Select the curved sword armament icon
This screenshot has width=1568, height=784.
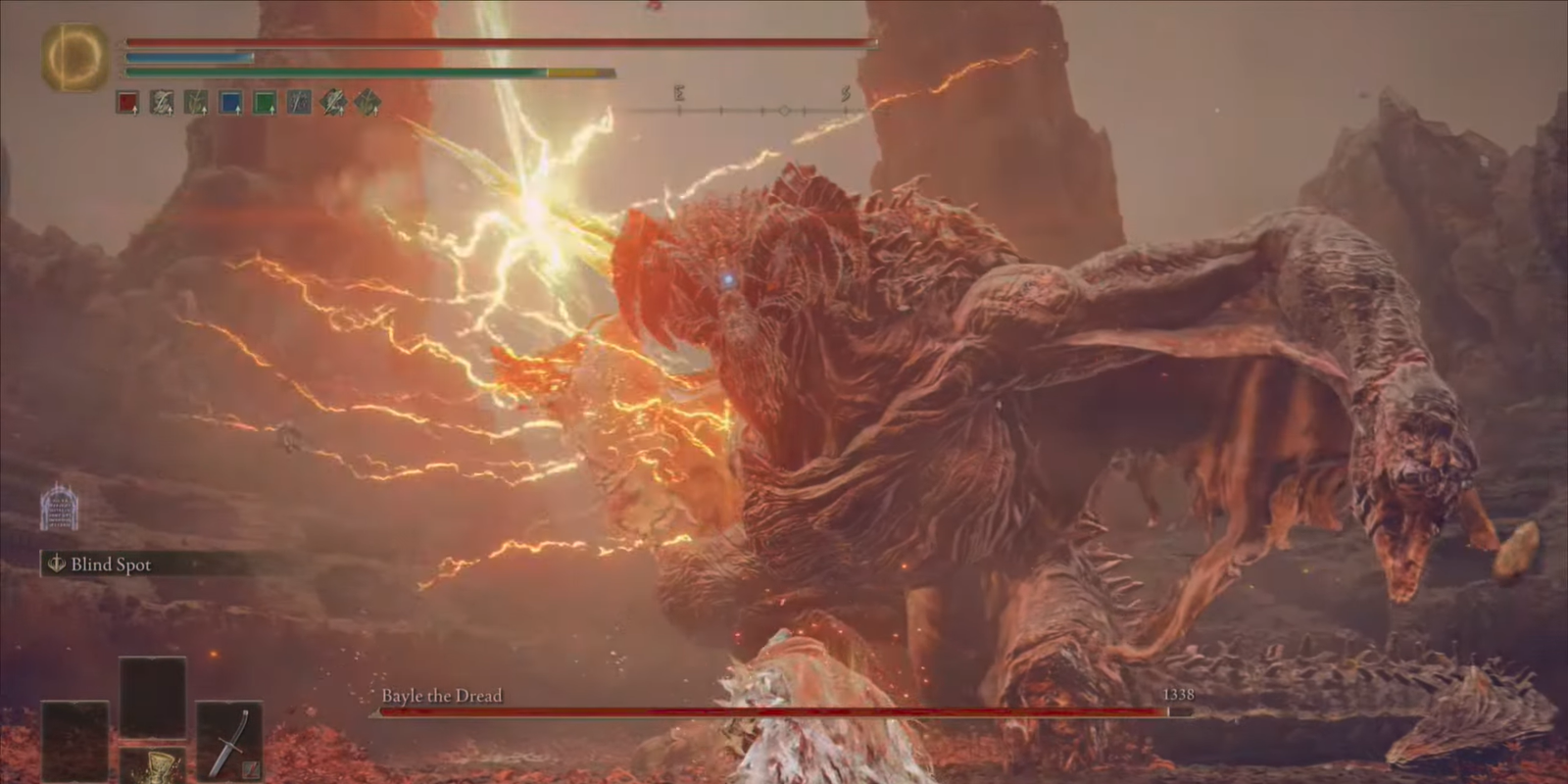[228, 740]
